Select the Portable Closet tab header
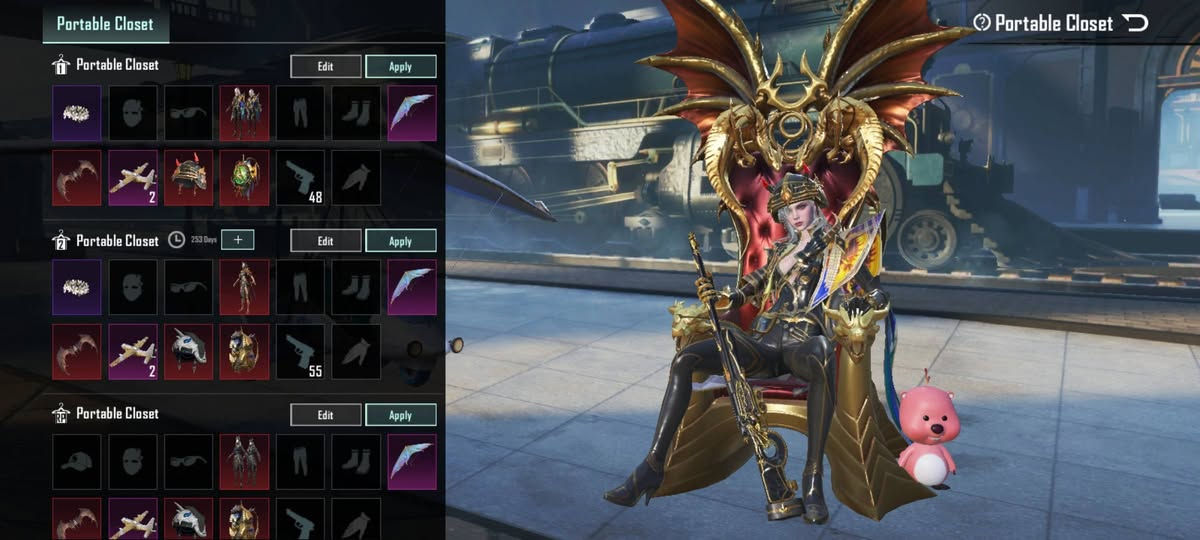This screenshot has height=540, width=1200. 105,24
